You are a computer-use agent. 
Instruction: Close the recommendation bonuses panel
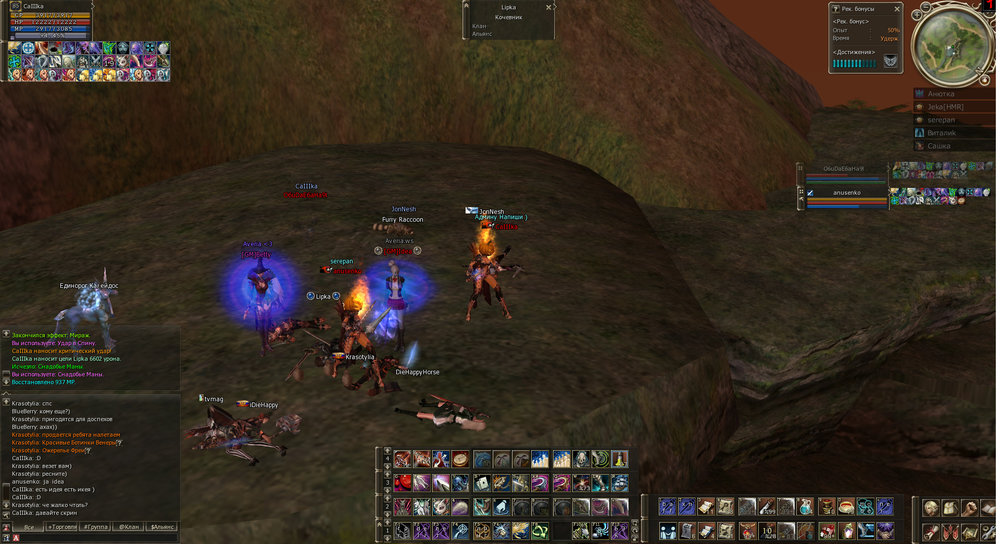[896, 9]
